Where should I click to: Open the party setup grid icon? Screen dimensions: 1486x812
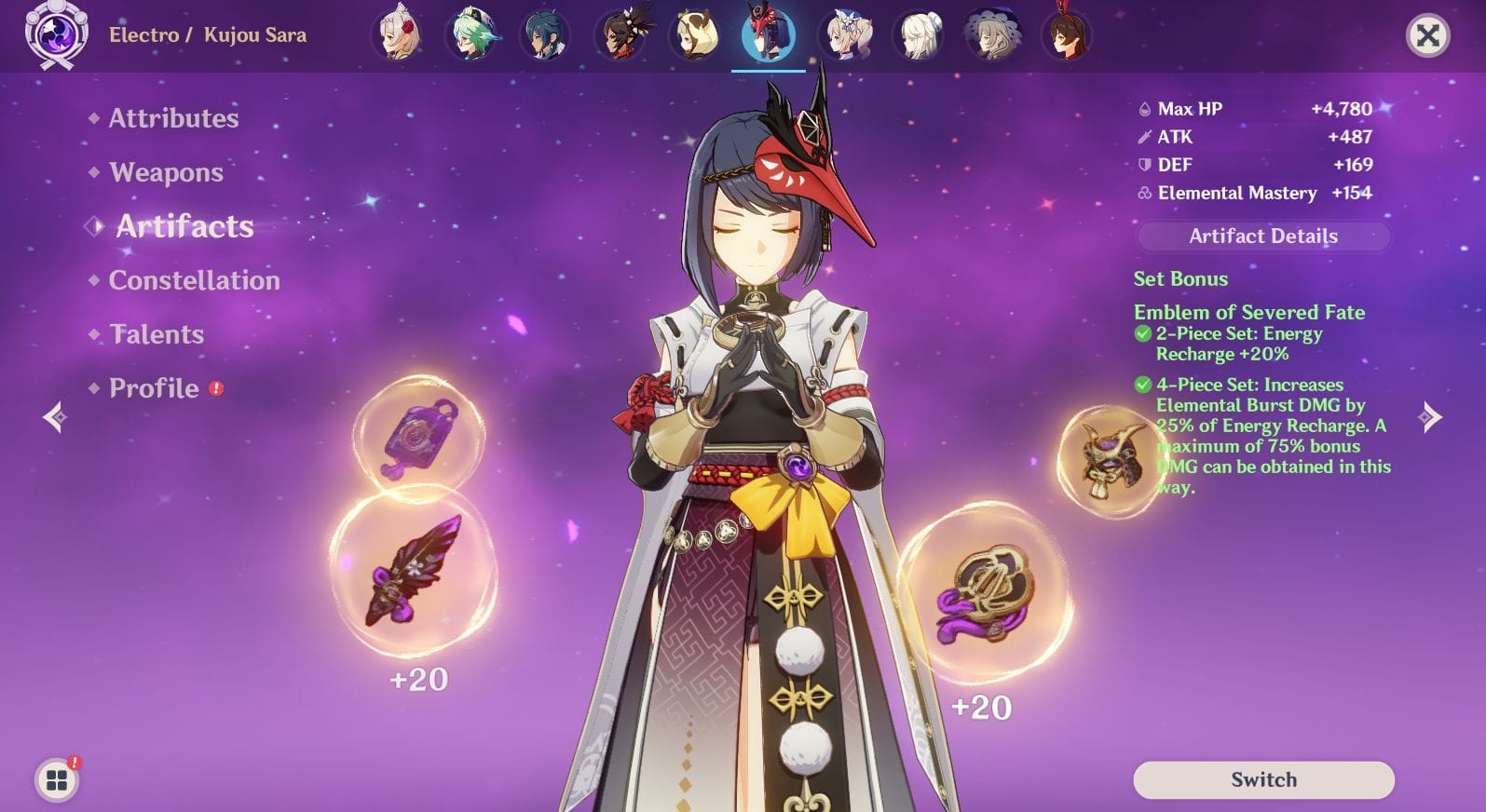[59, 780]
